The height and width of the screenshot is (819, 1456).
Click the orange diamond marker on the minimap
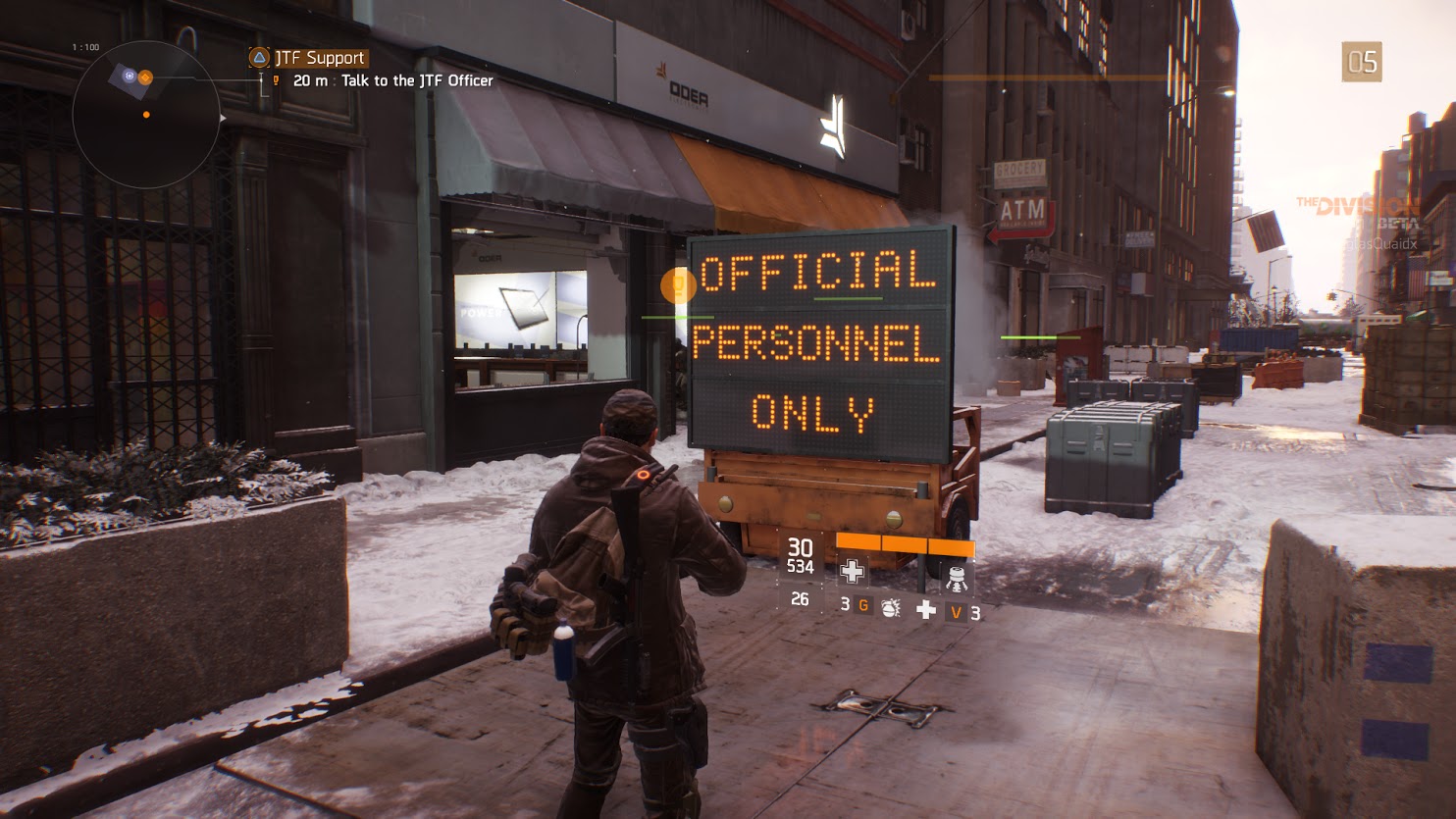click(x=145, y=77)
